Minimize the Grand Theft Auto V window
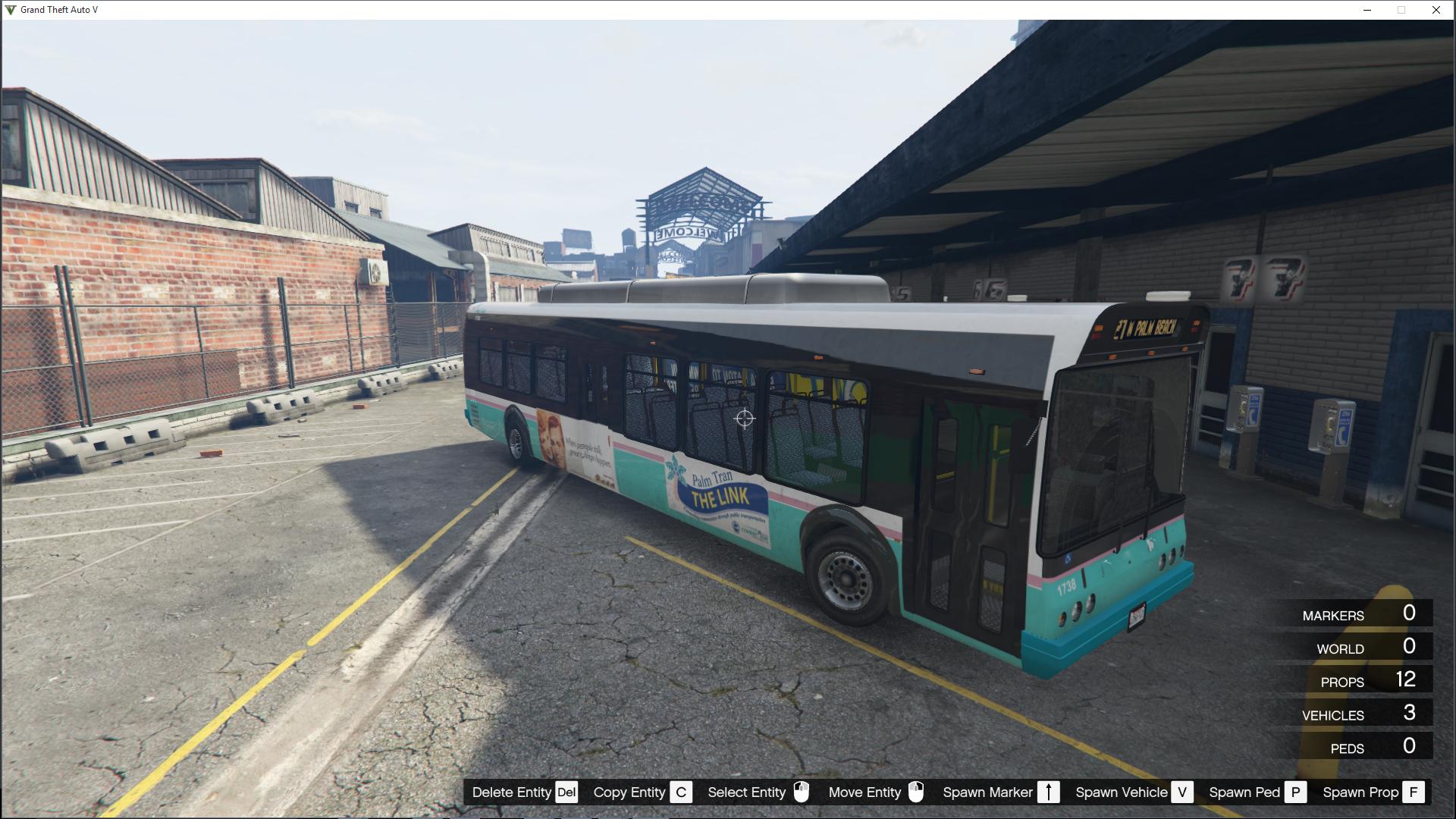Screen dimensions: 1456x819 pyautogui.click(x=1367, y=10)
